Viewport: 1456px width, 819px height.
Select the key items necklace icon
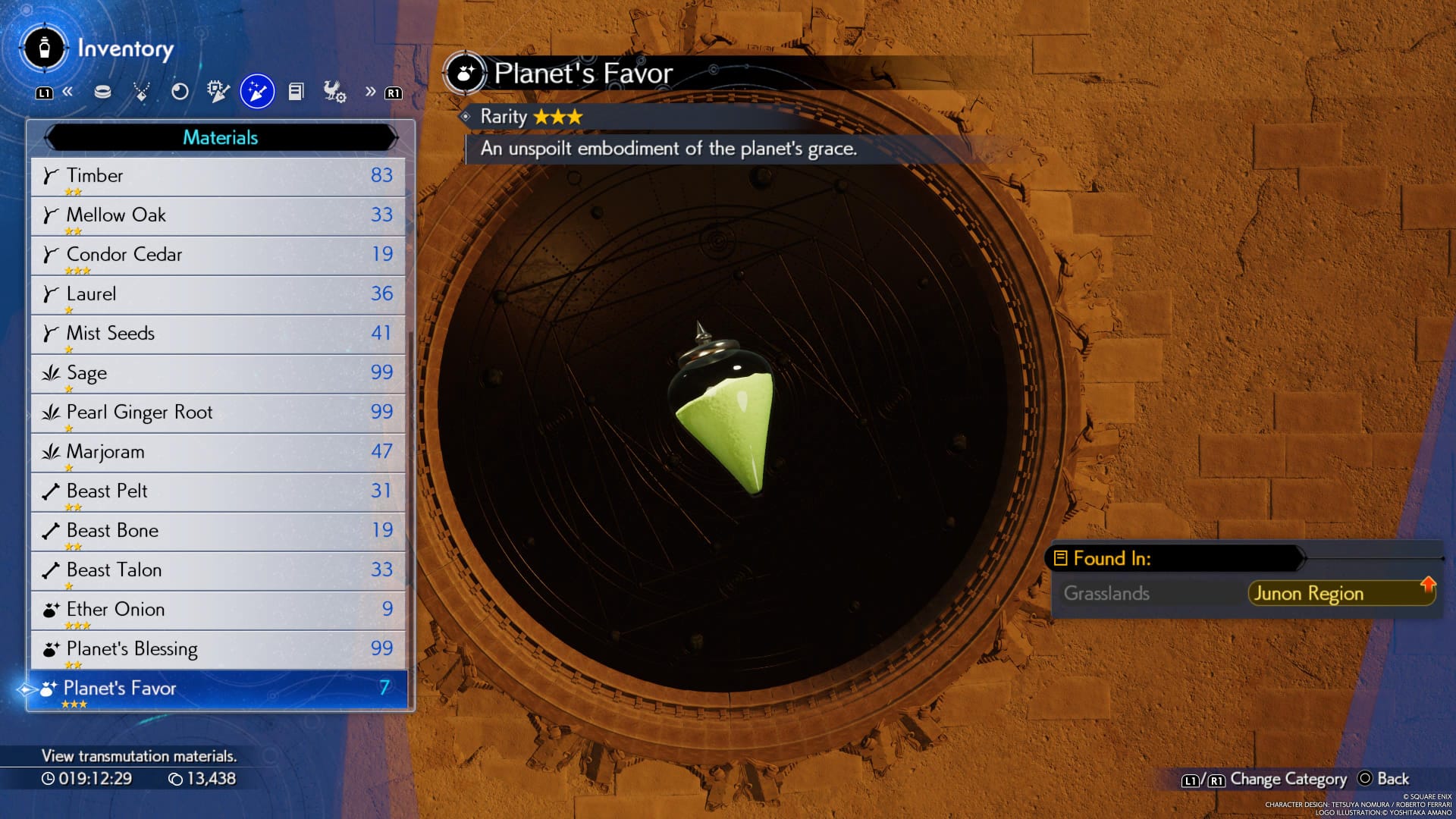pyautogui.click(x=142, y=92)
